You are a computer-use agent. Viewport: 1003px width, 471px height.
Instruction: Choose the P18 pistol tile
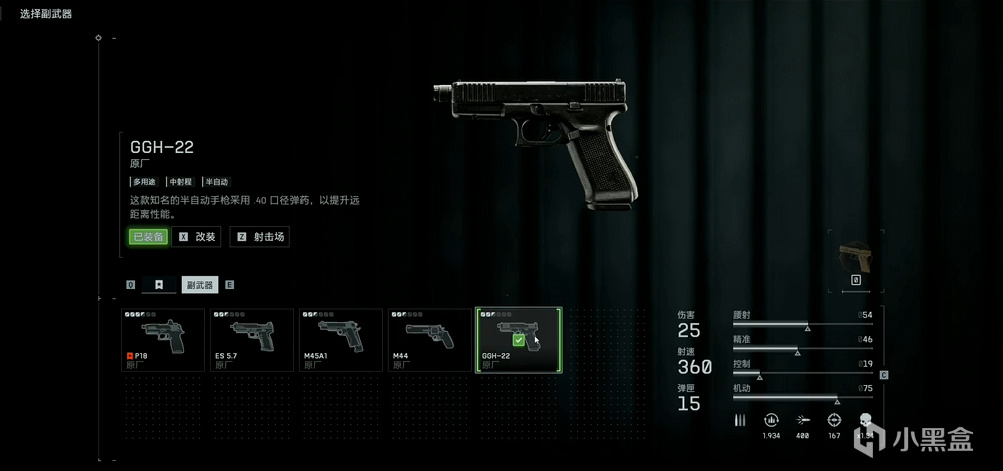tap(163, 340)
